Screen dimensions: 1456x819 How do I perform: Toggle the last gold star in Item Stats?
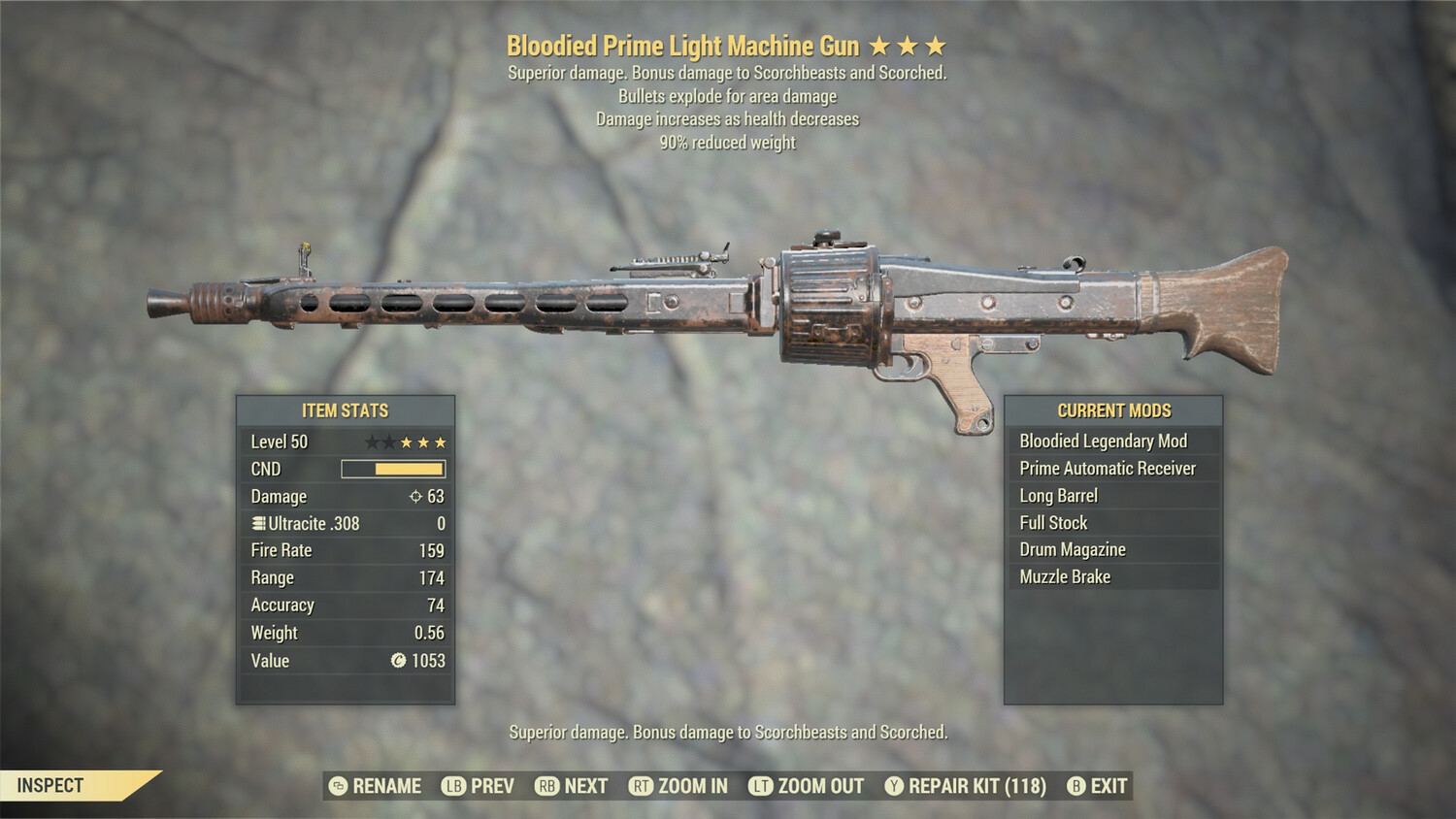pos(442,442)
